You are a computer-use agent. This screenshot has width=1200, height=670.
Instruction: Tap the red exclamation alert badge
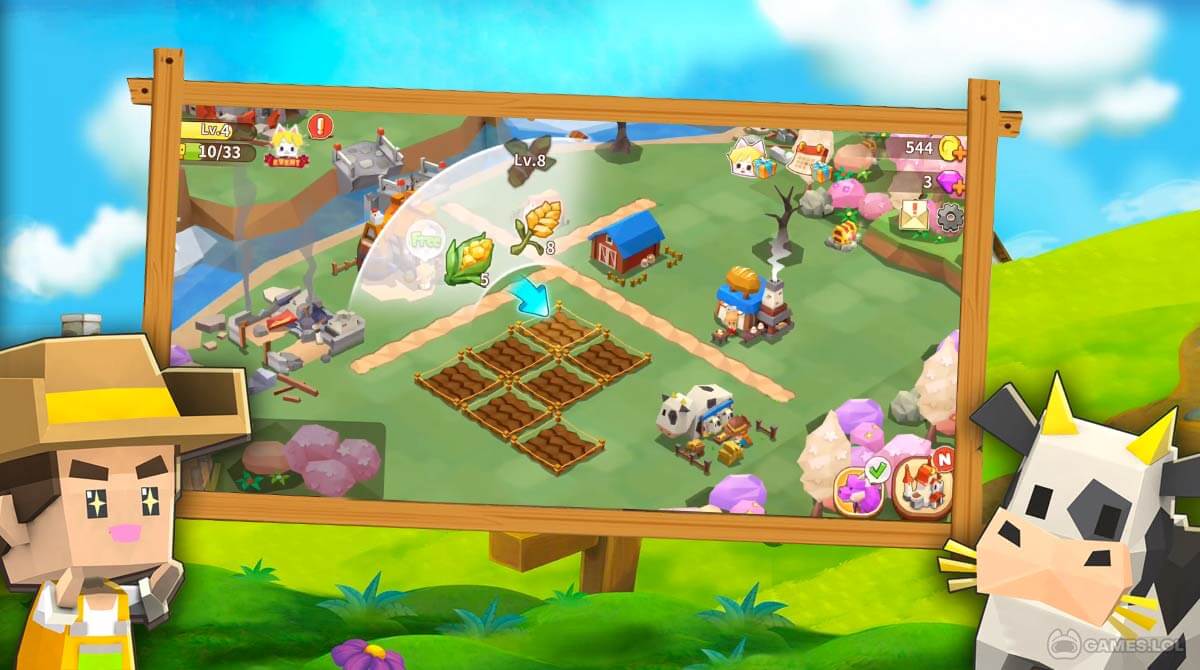tap(320, 126)
